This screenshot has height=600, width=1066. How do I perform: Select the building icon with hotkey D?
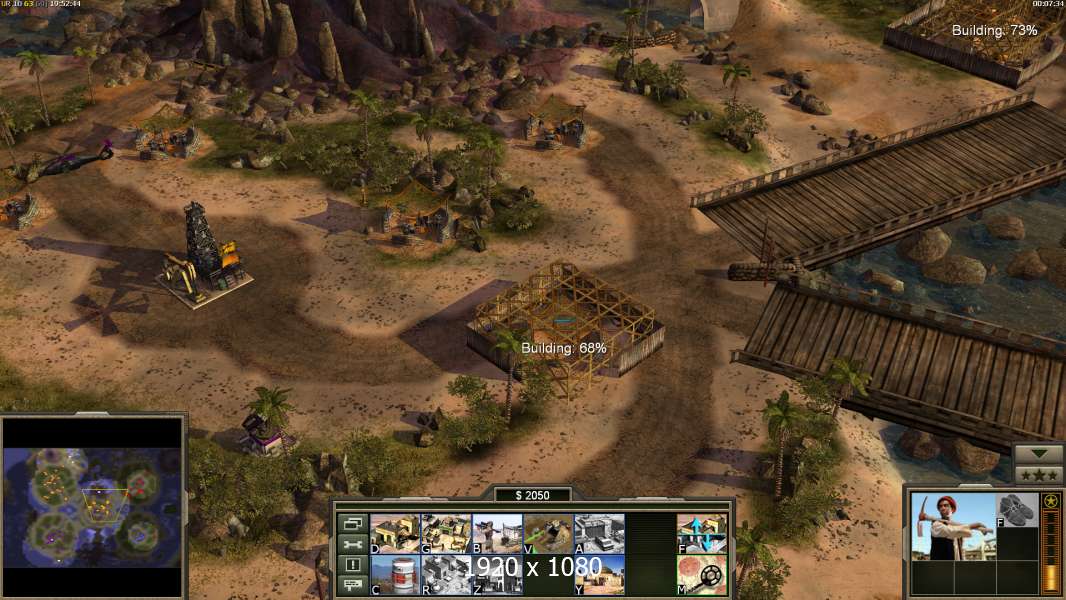point(395,533)
